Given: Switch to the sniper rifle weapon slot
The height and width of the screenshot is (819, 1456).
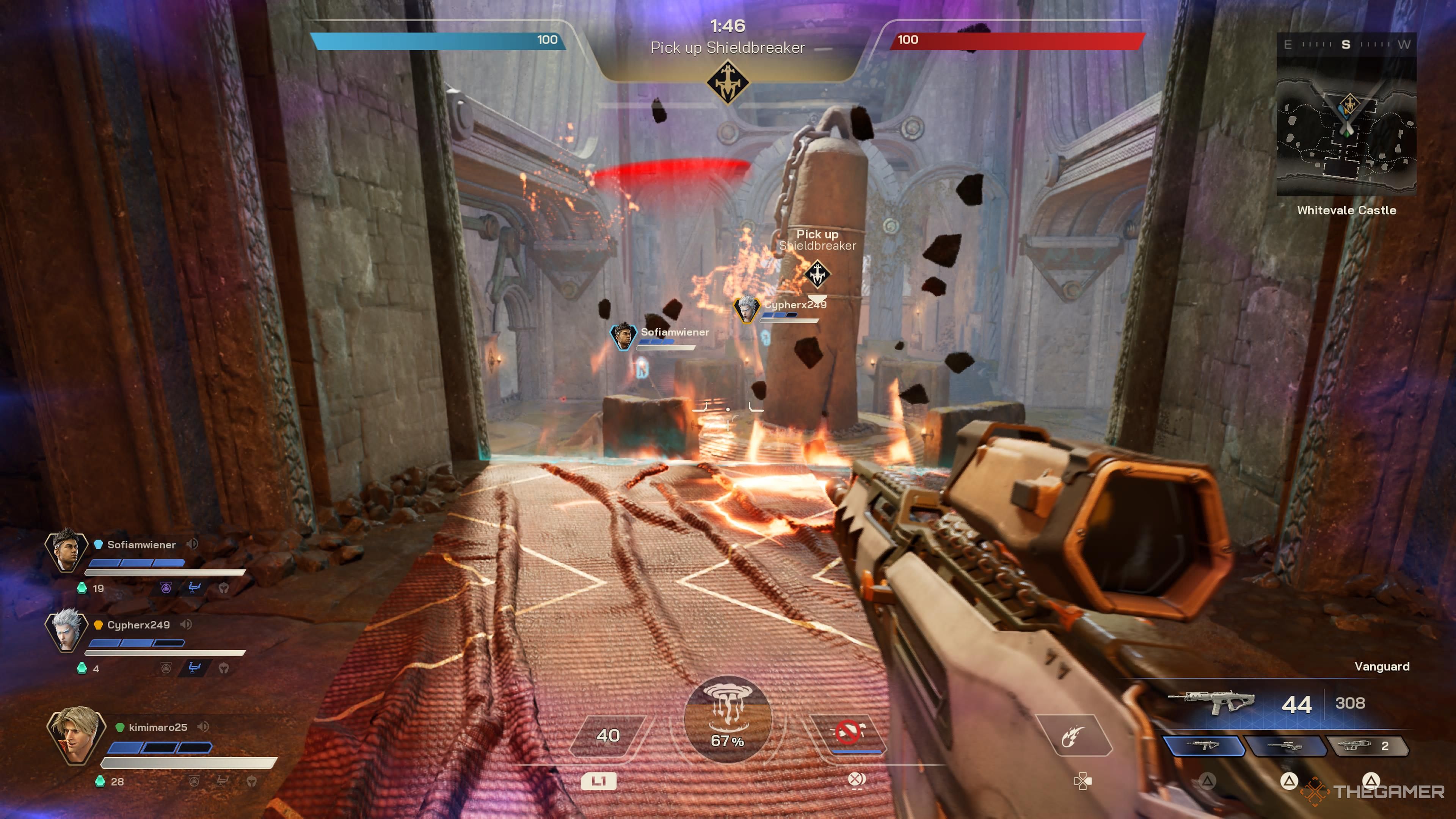Looking at the screenshot, I should (1285, 746).
